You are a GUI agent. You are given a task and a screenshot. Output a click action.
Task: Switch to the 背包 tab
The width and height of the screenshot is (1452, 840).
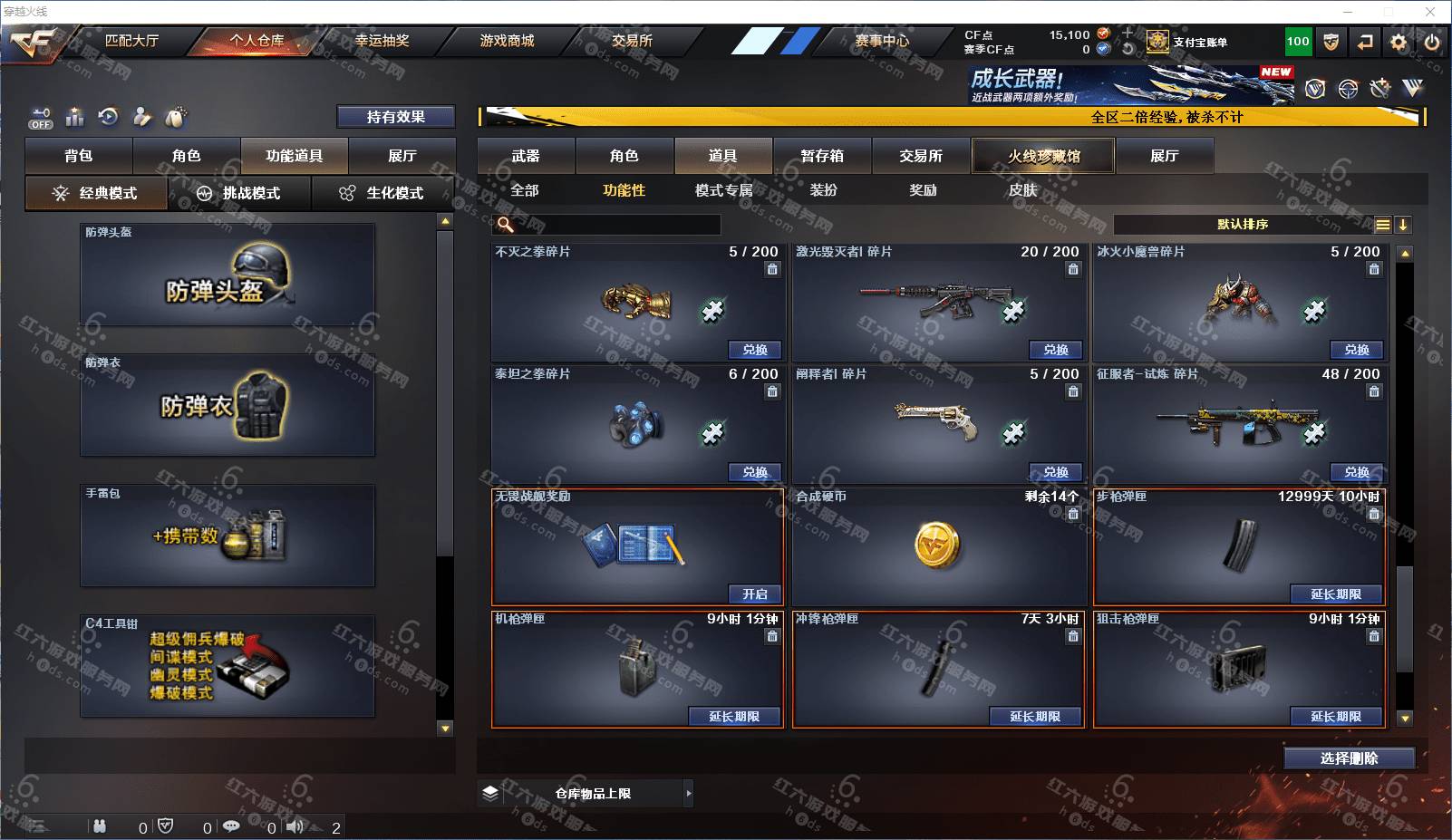point(79,156)
